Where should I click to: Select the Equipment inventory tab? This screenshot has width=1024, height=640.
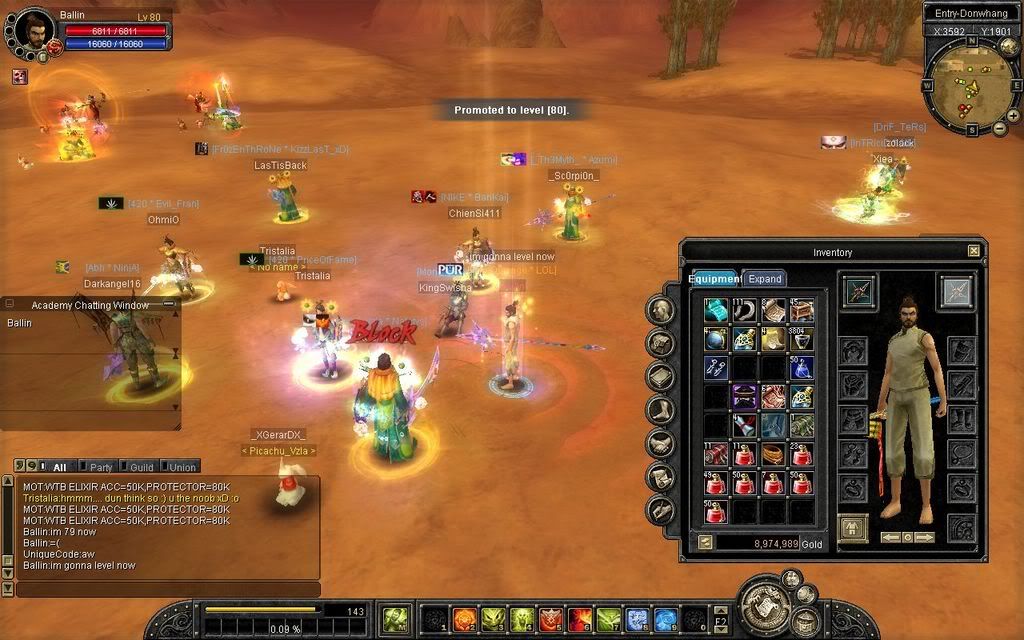pyautogui.click(x=715, y=279)
